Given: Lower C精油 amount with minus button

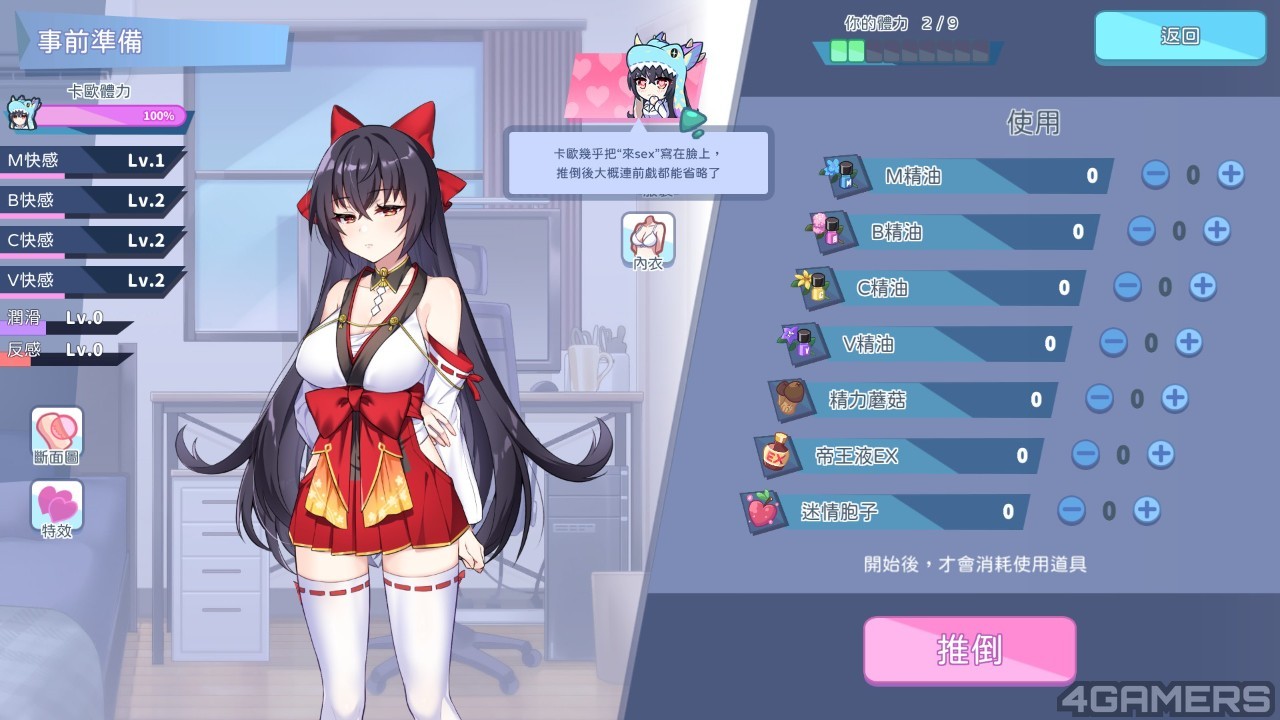Looking at the screenshot, I should (x=1127, y=287).
